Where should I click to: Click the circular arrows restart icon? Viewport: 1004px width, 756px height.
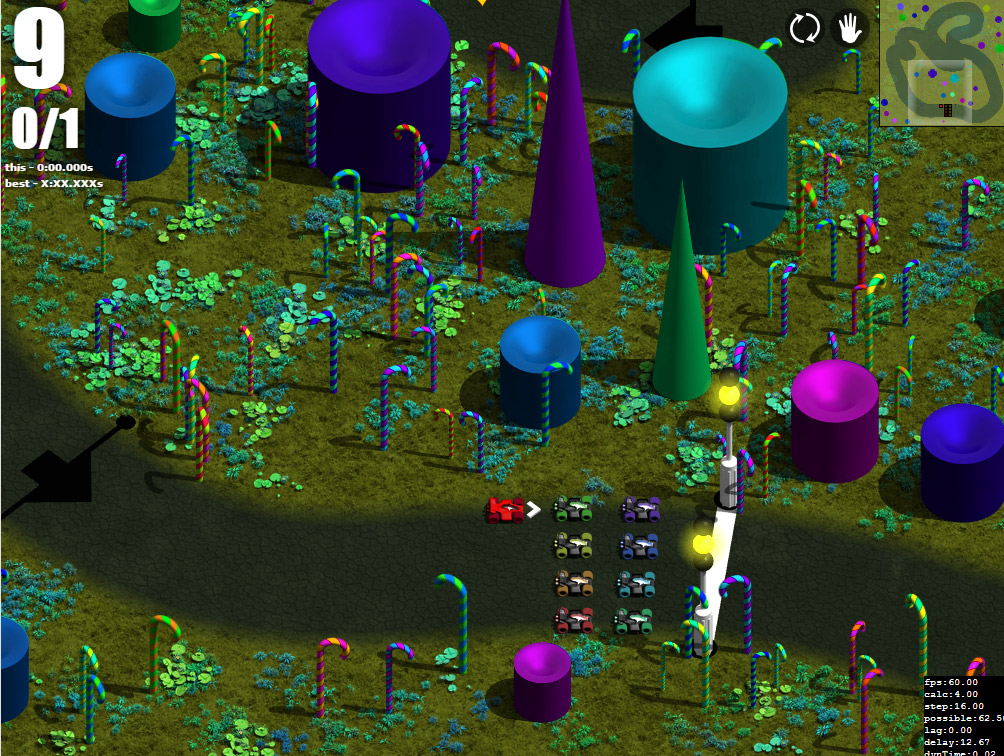[x=804, y=28]
